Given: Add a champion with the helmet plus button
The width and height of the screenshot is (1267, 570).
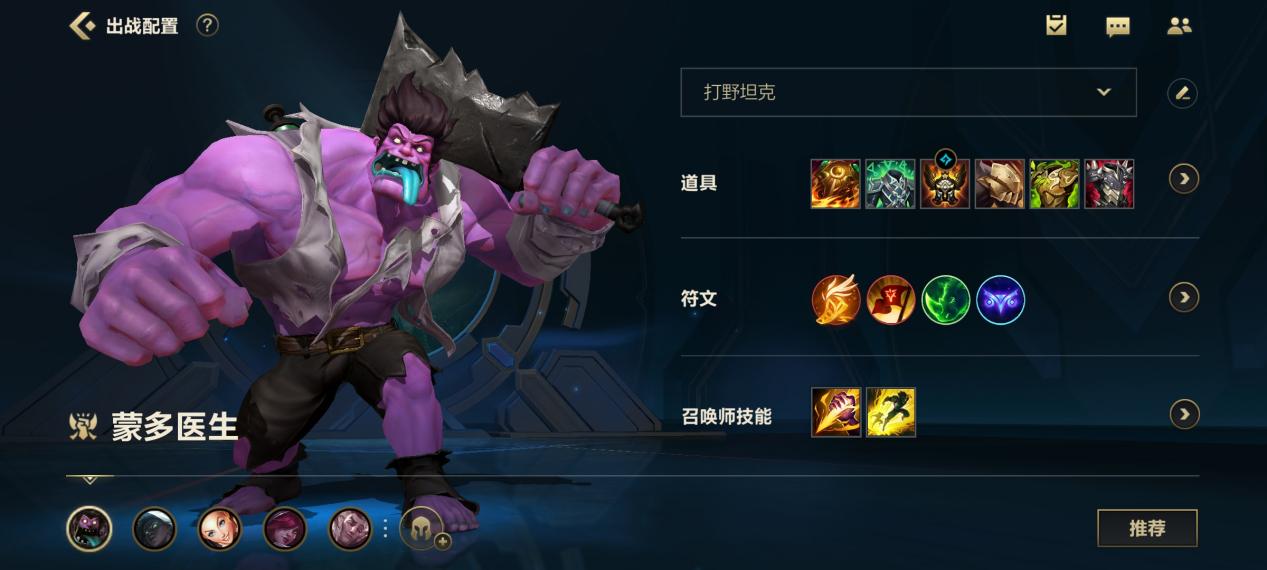Looking at the screenshot, I should tap(424, 529).
